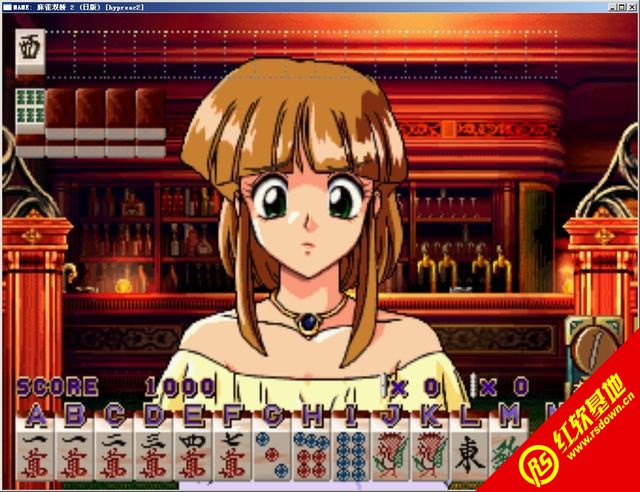Discard the East wind tile labeled L

(466, 457)
